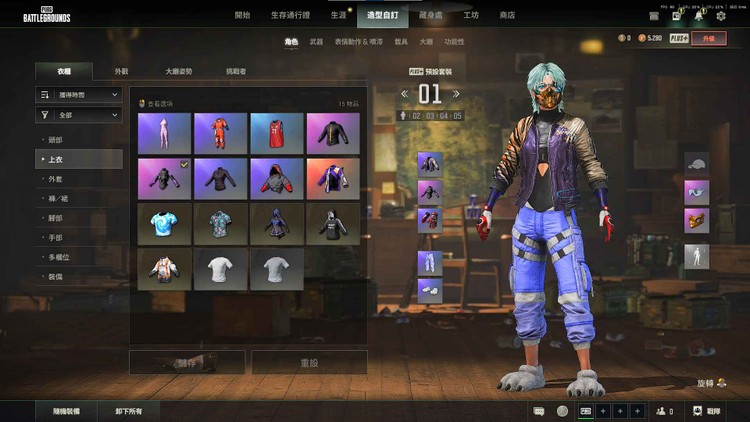Viewport: 750px width, 422px height.
Task: Click the 隨機裝備 (Random equip) button
Action: [67, 411]
